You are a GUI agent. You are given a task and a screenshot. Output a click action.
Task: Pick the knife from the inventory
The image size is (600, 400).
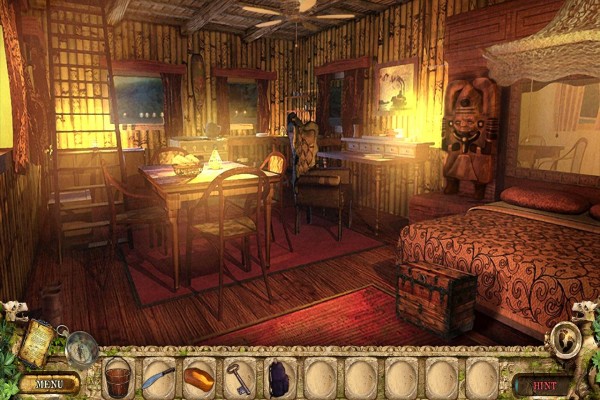[x=157, y=379]
